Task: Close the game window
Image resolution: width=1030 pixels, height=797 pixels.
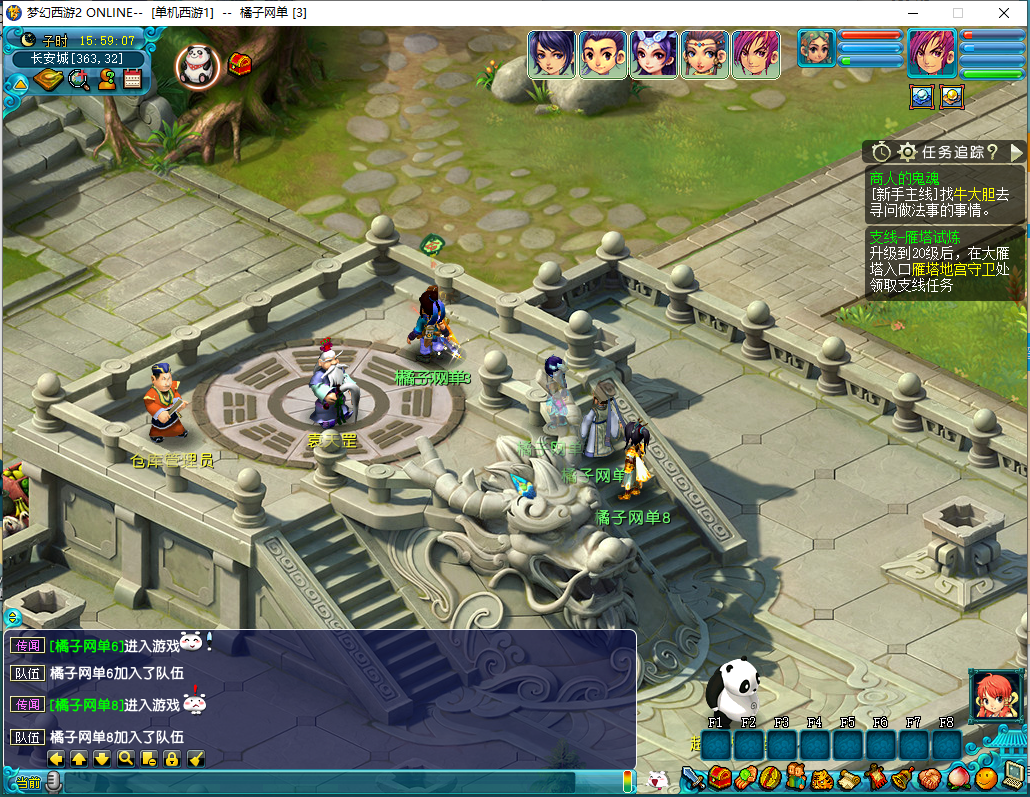Action: pos(1003,13)
